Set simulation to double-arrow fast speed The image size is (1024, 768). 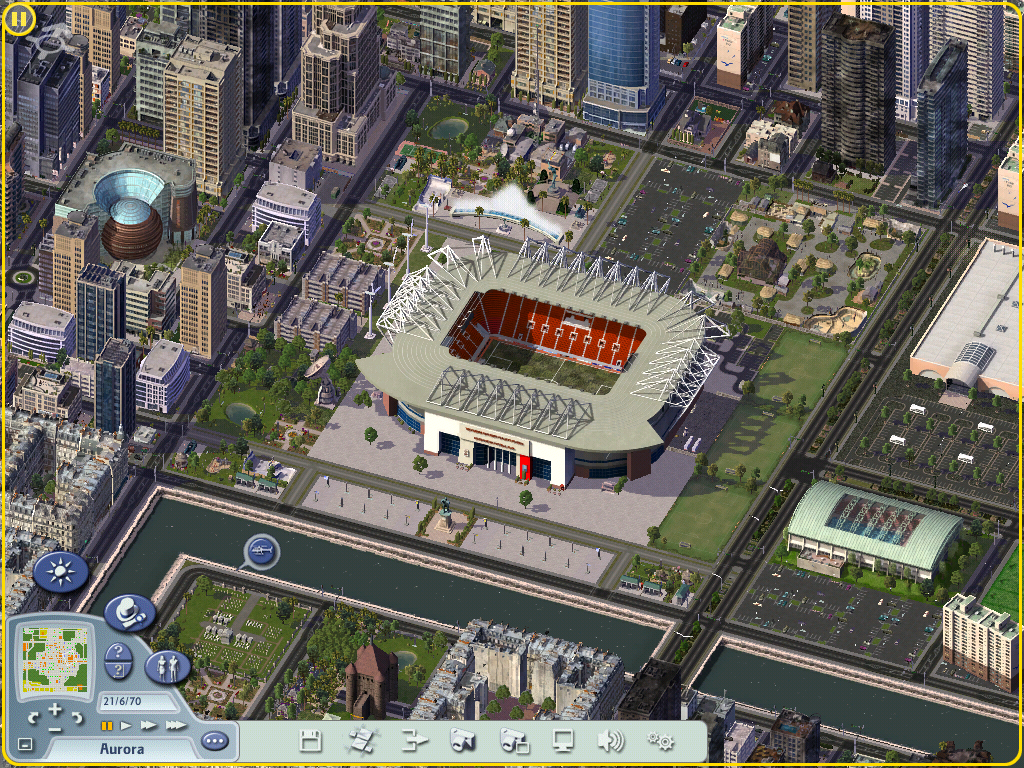(148, 725)
